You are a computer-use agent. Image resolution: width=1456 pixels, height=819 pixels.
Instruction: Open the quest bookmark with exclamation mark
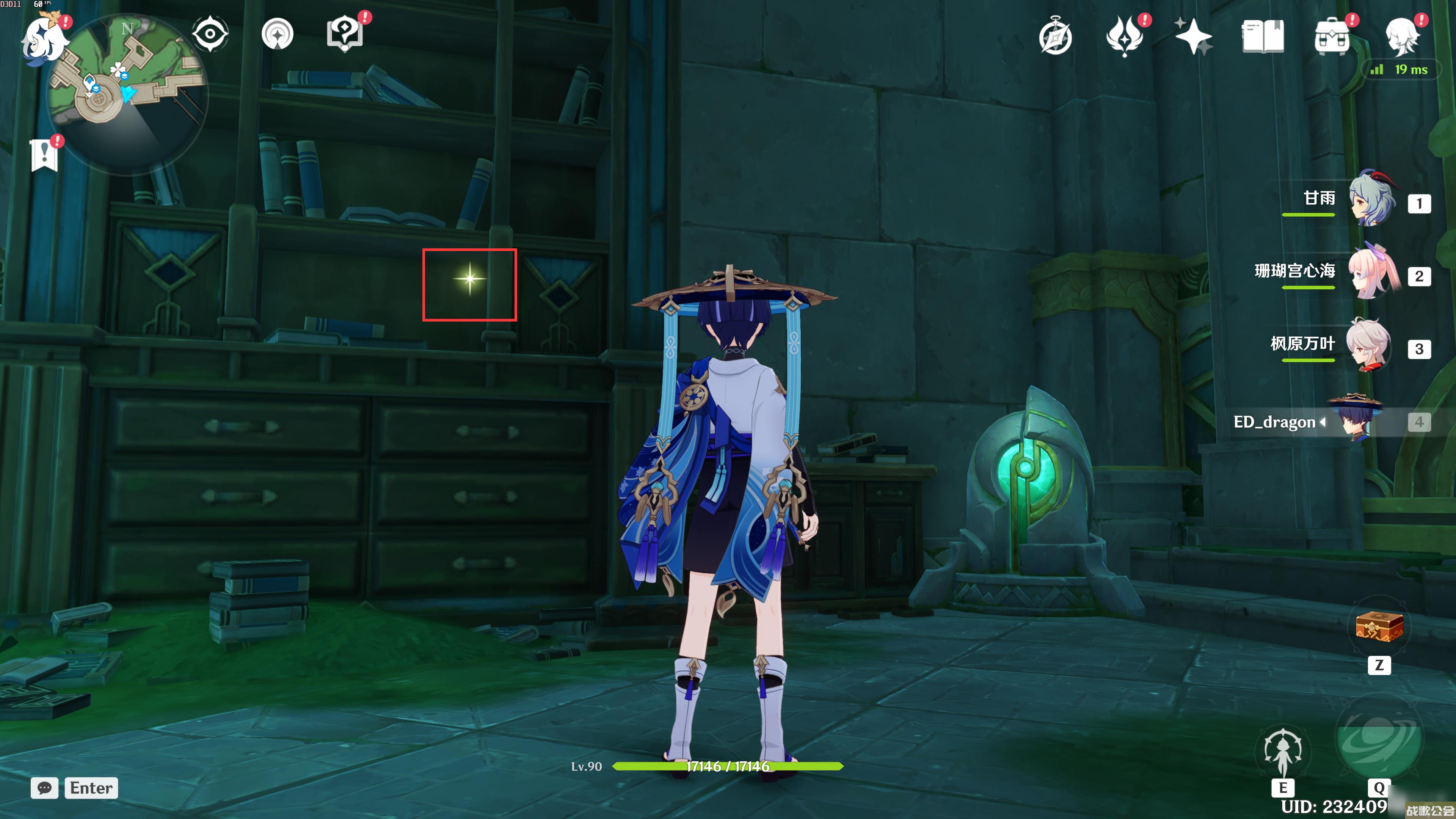point(45,154)
